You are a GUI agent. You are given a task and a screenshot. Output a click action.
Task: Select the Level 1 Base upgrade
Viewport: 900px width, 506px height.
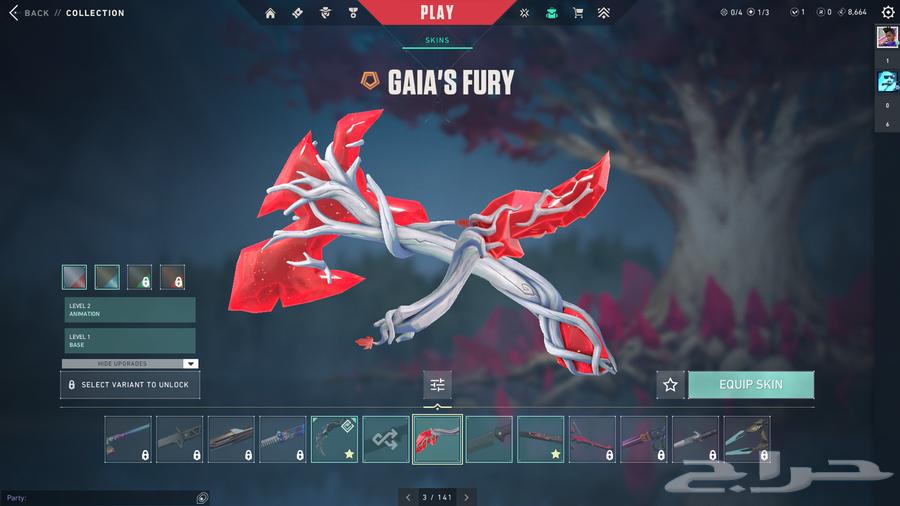129,340
